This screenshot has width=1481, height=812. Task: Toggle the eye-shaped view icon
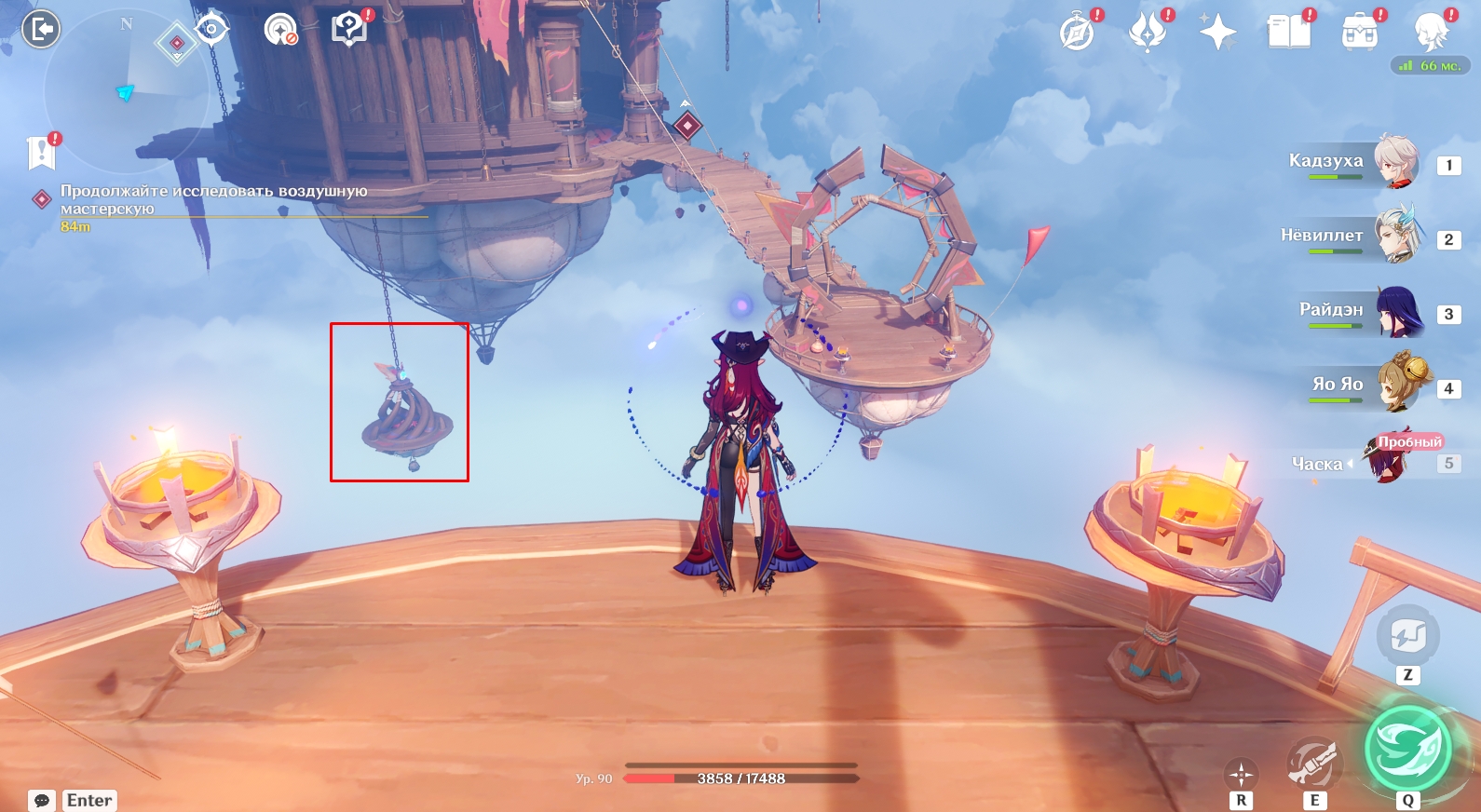click(x=212, y=30)
